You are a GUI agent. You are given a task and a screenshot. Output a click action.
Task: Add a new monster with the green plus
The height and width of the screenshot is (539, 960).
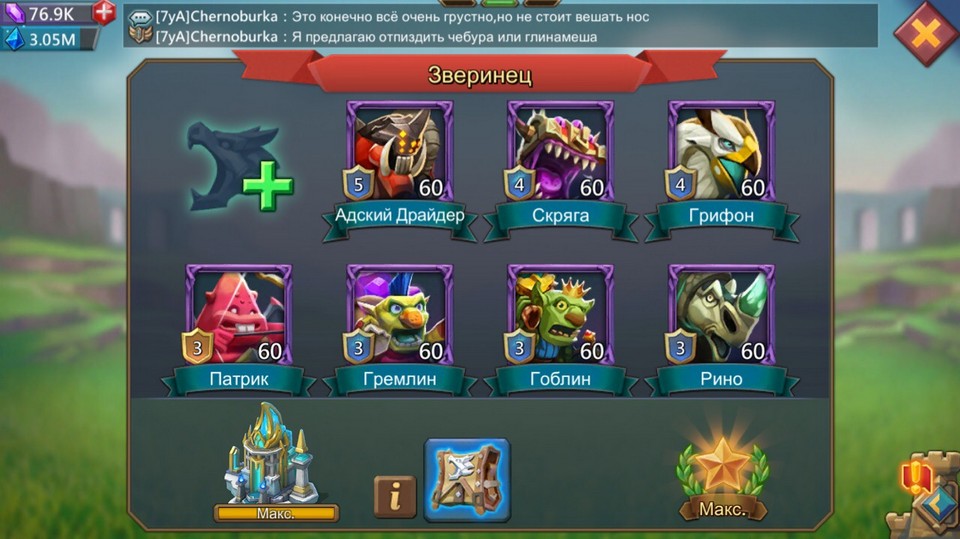tap(267, 186)
